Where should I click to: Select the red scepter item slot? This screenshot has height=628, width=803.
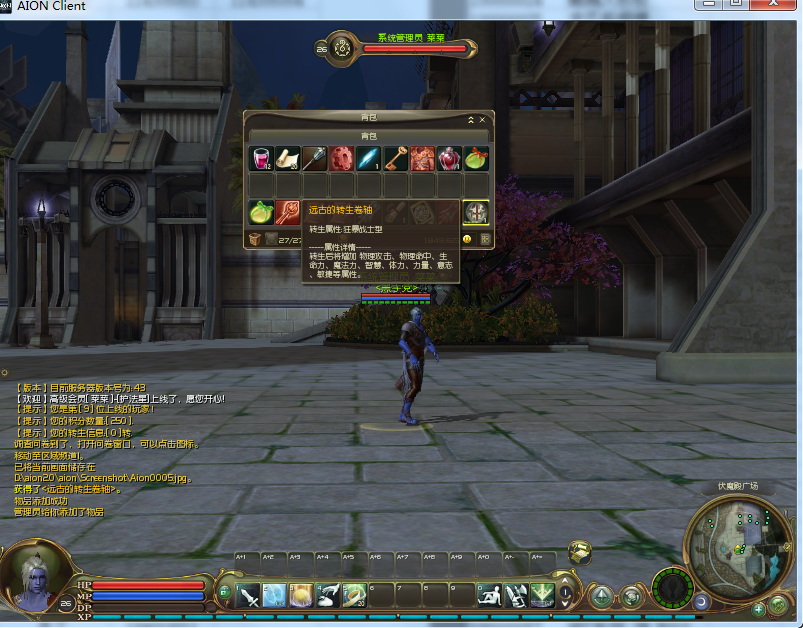[288, 212]
